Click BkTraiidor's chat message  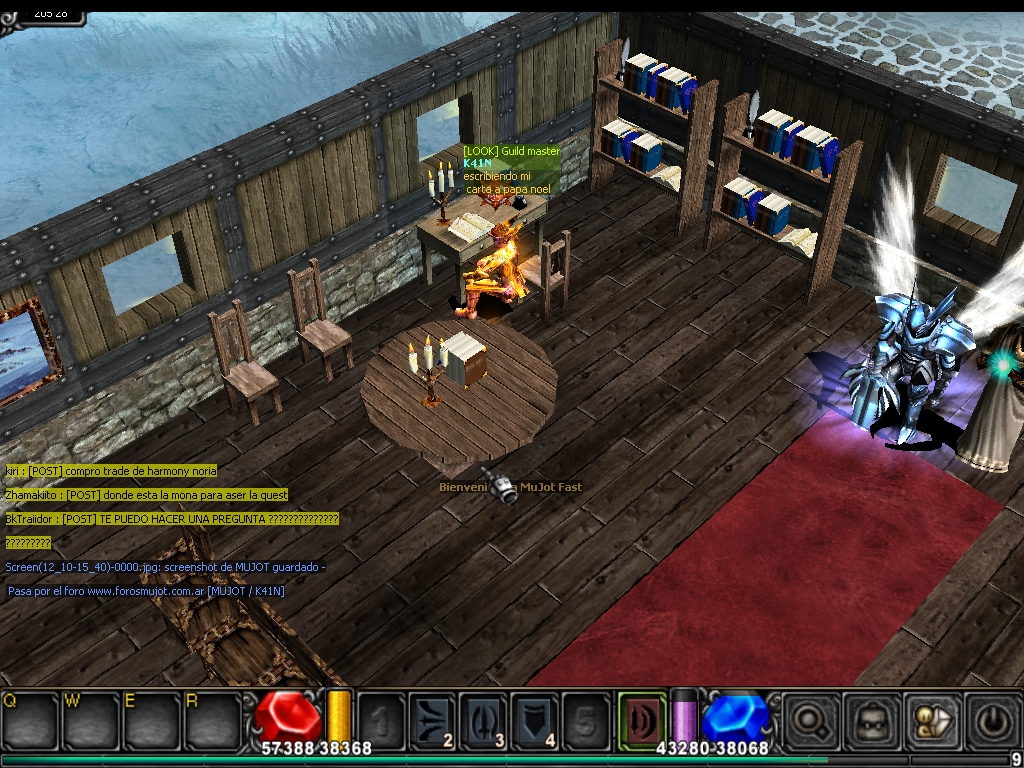coord(172,519)
